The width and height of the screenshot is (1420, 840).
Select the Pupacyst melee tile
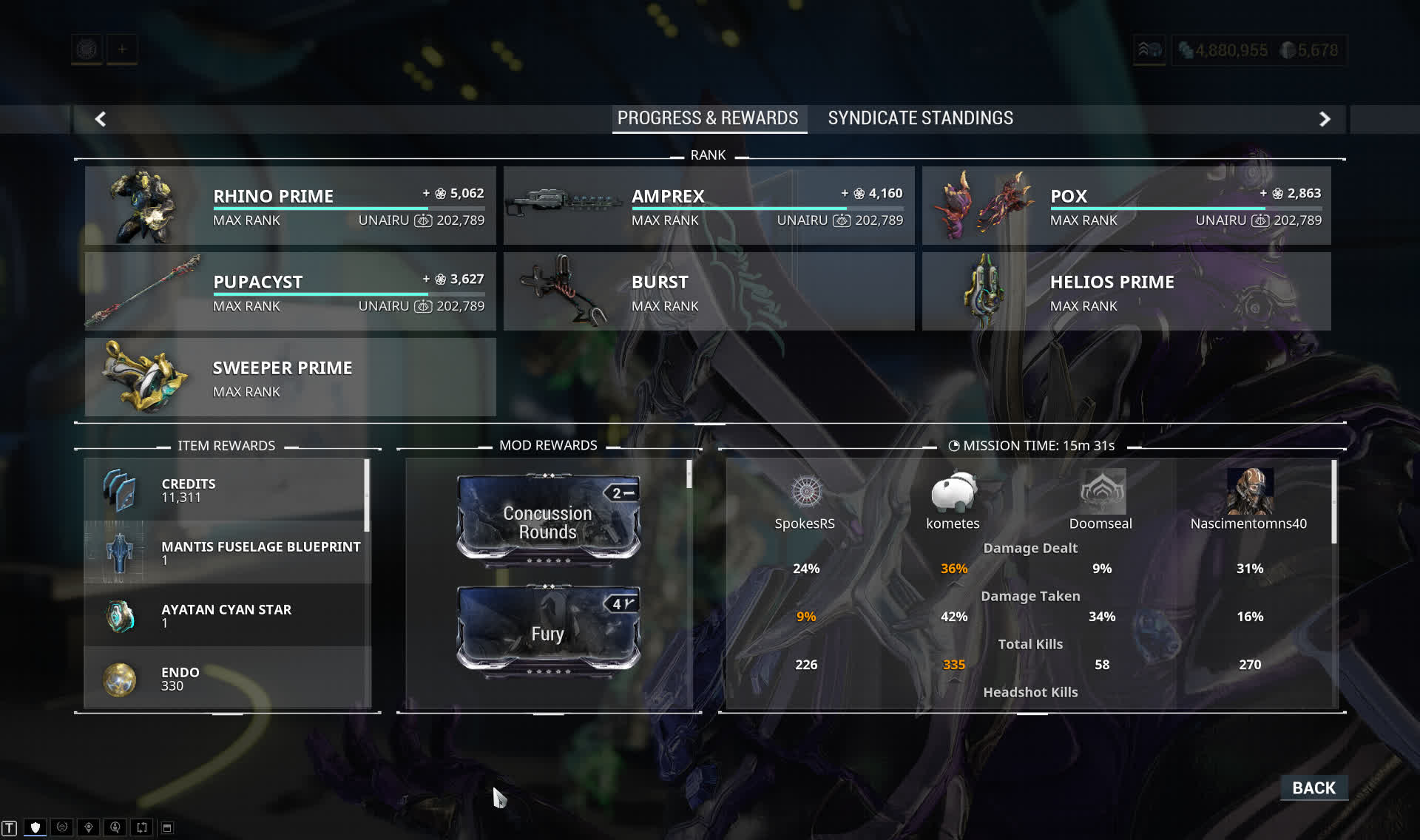click(290, 291)
